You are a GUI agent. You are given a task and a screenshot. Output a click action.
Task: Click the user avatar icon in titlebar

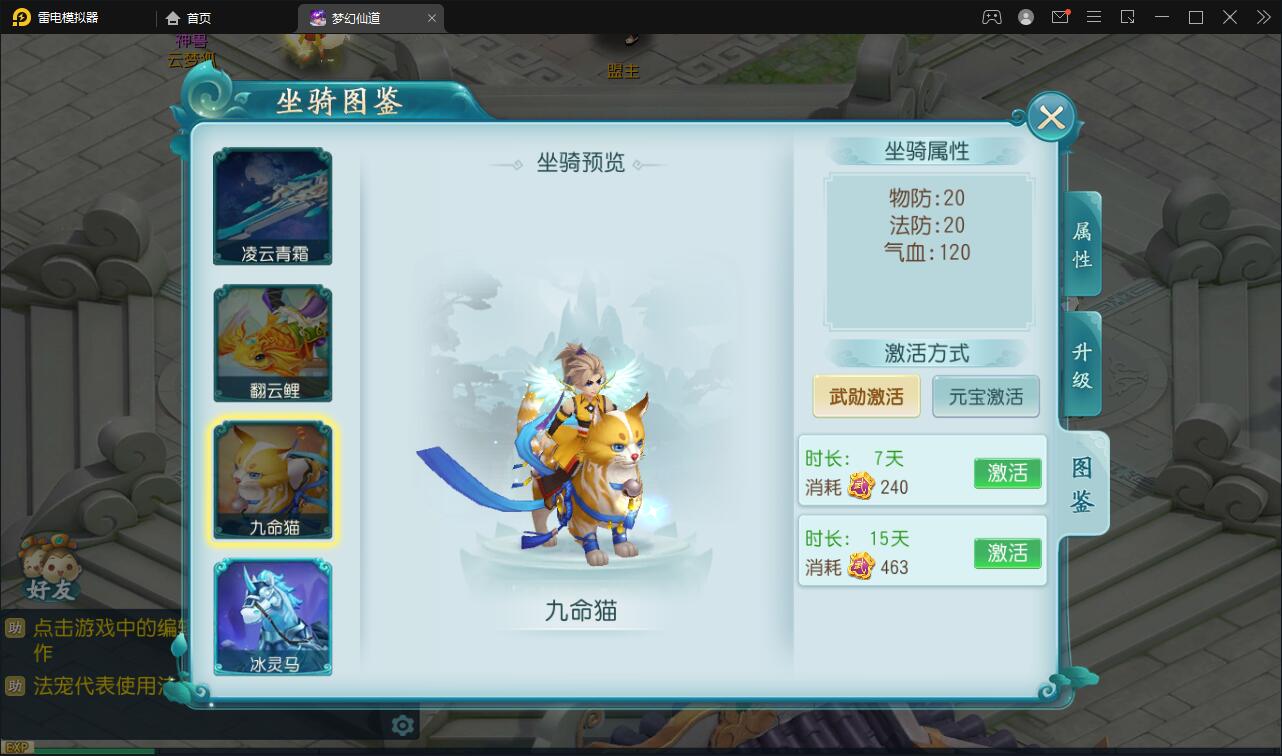coord(1024,17)
